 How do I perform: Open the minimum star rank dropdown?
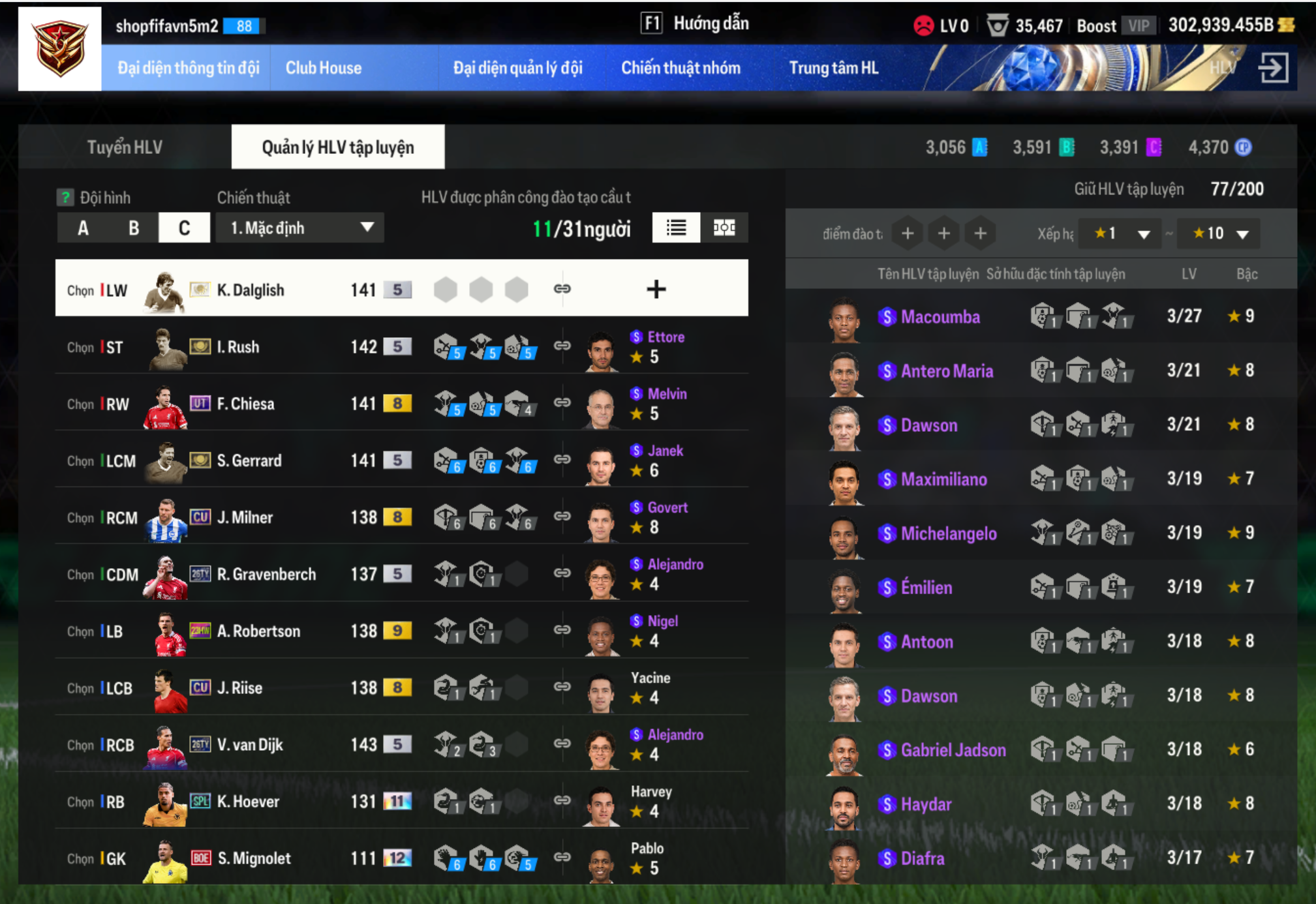(x=1120, y=234)
